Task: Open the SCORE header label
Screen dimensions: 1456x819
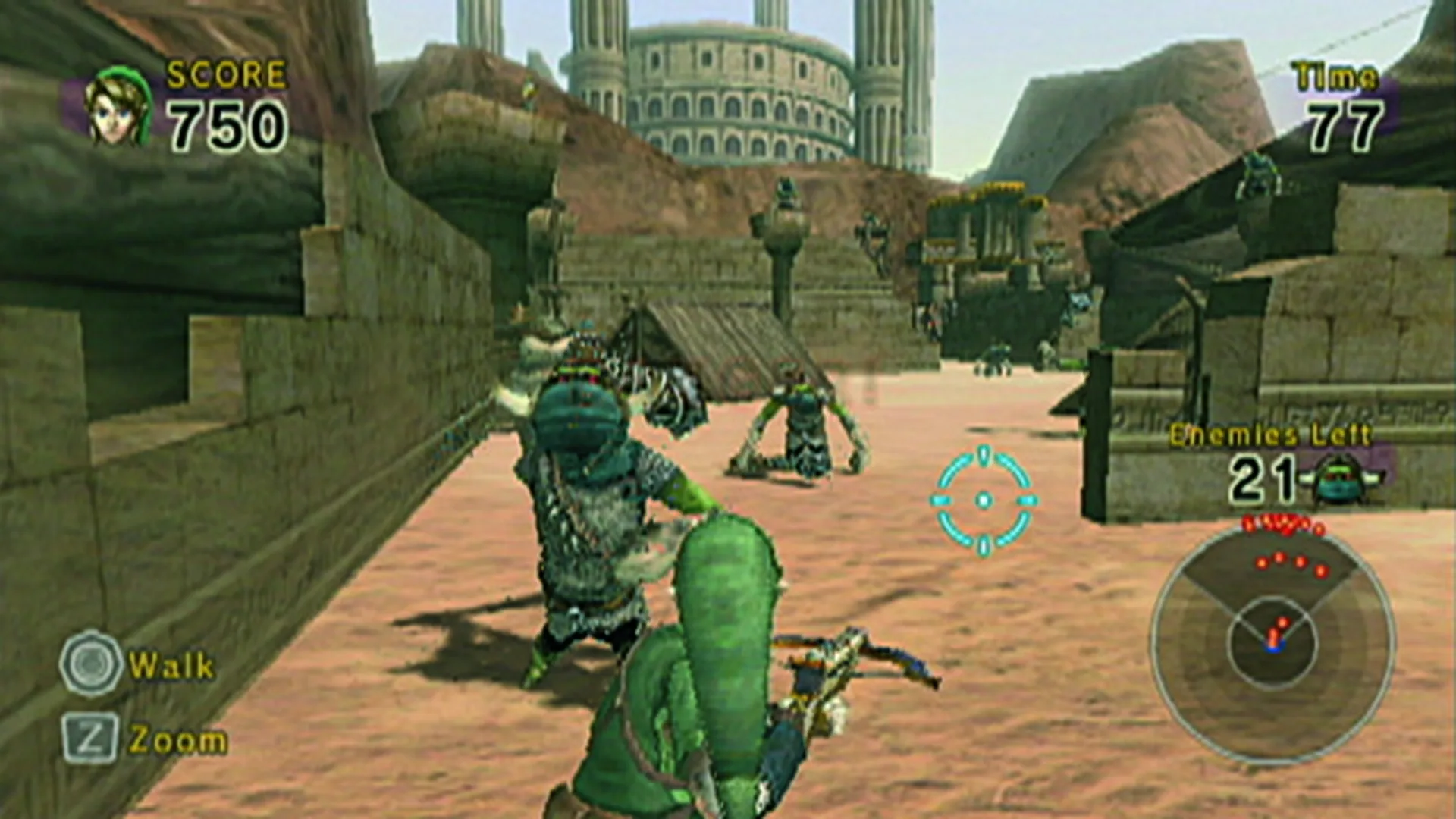Action: click(224, 76)
